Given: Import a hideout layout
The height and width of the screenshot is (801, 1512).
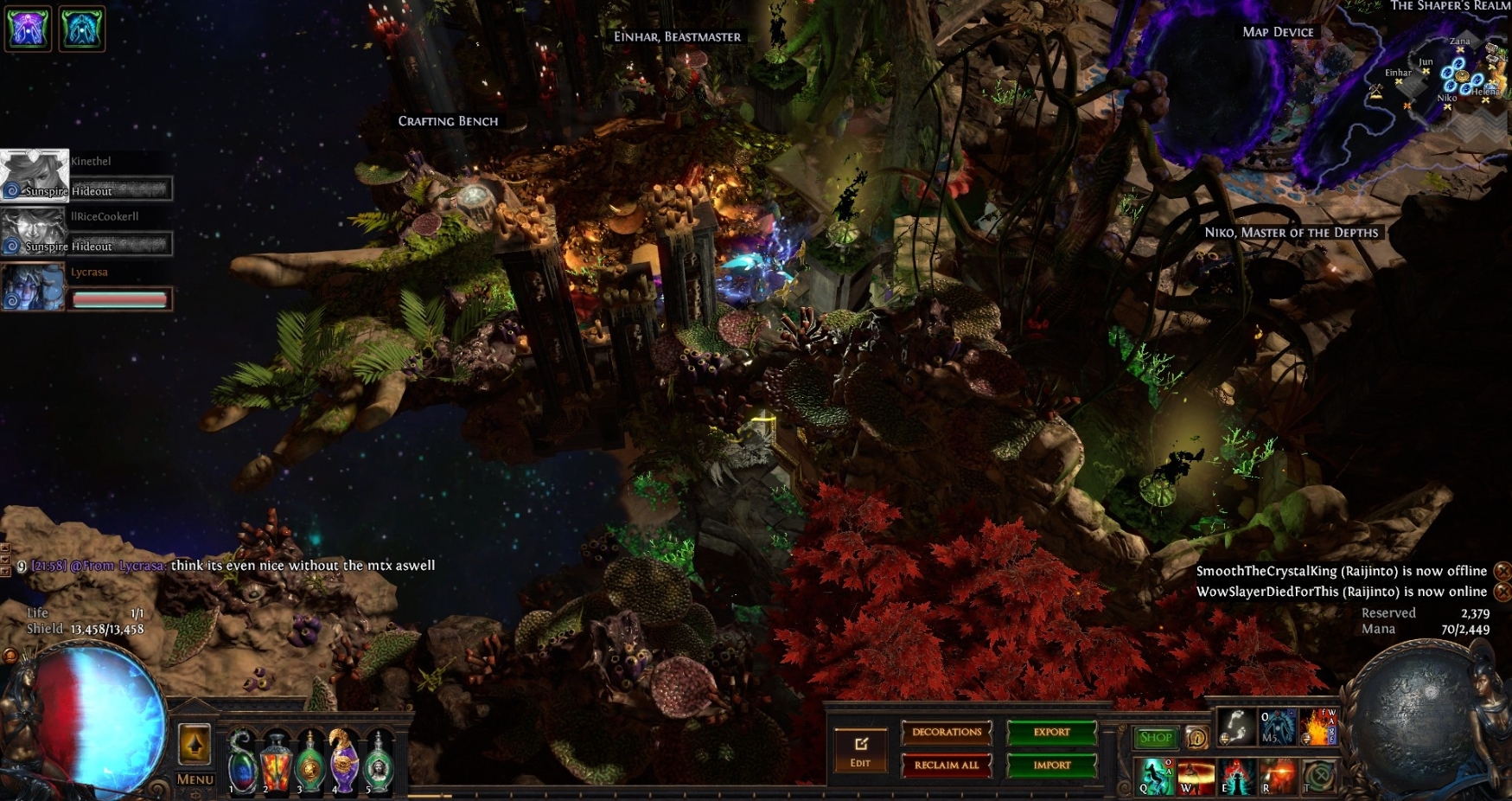Looking at the screenshot, I should (x=1051, y=766).
